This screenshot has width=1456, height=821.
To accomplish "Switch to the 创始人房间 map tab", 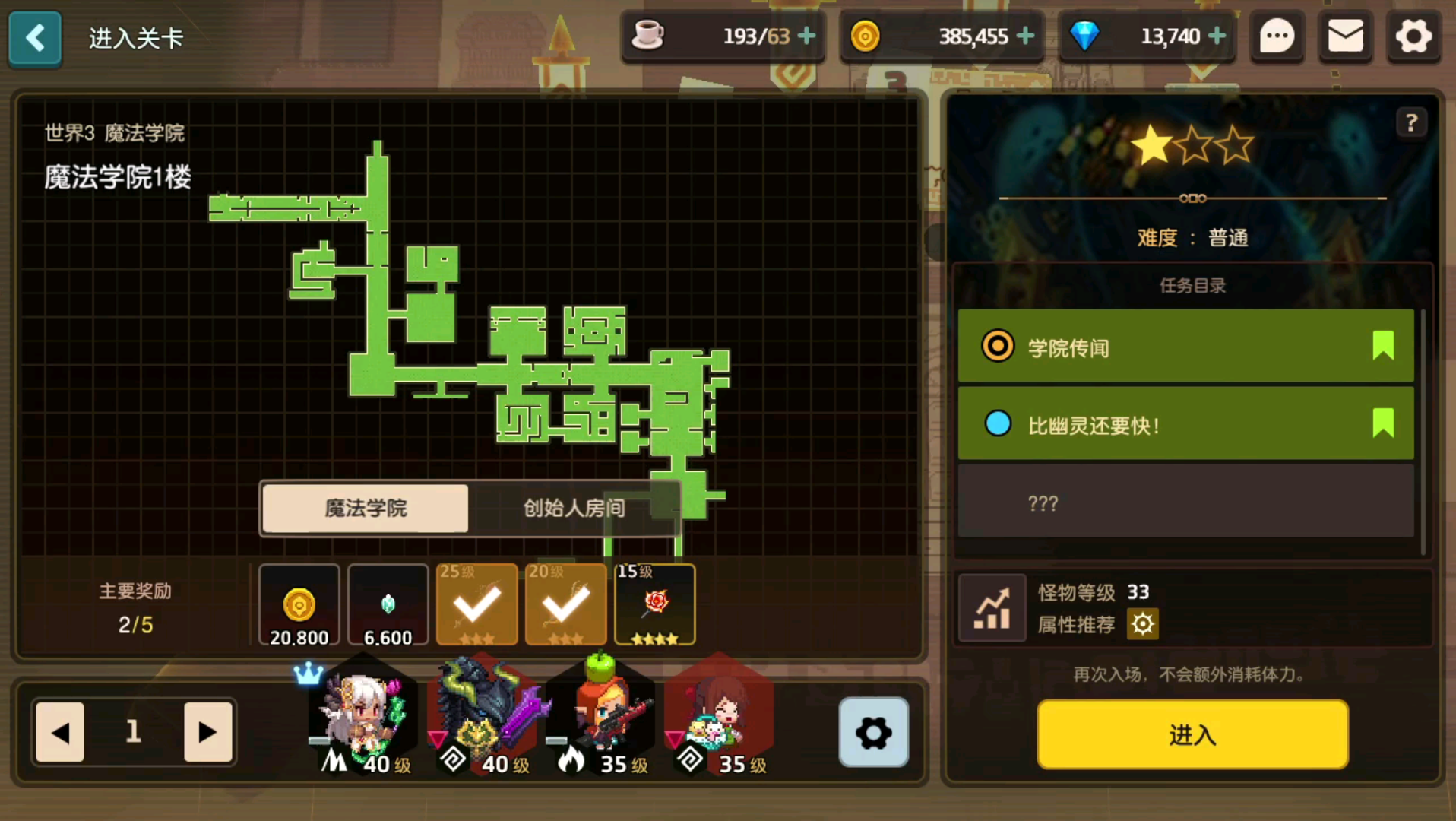I will point(572,508).
